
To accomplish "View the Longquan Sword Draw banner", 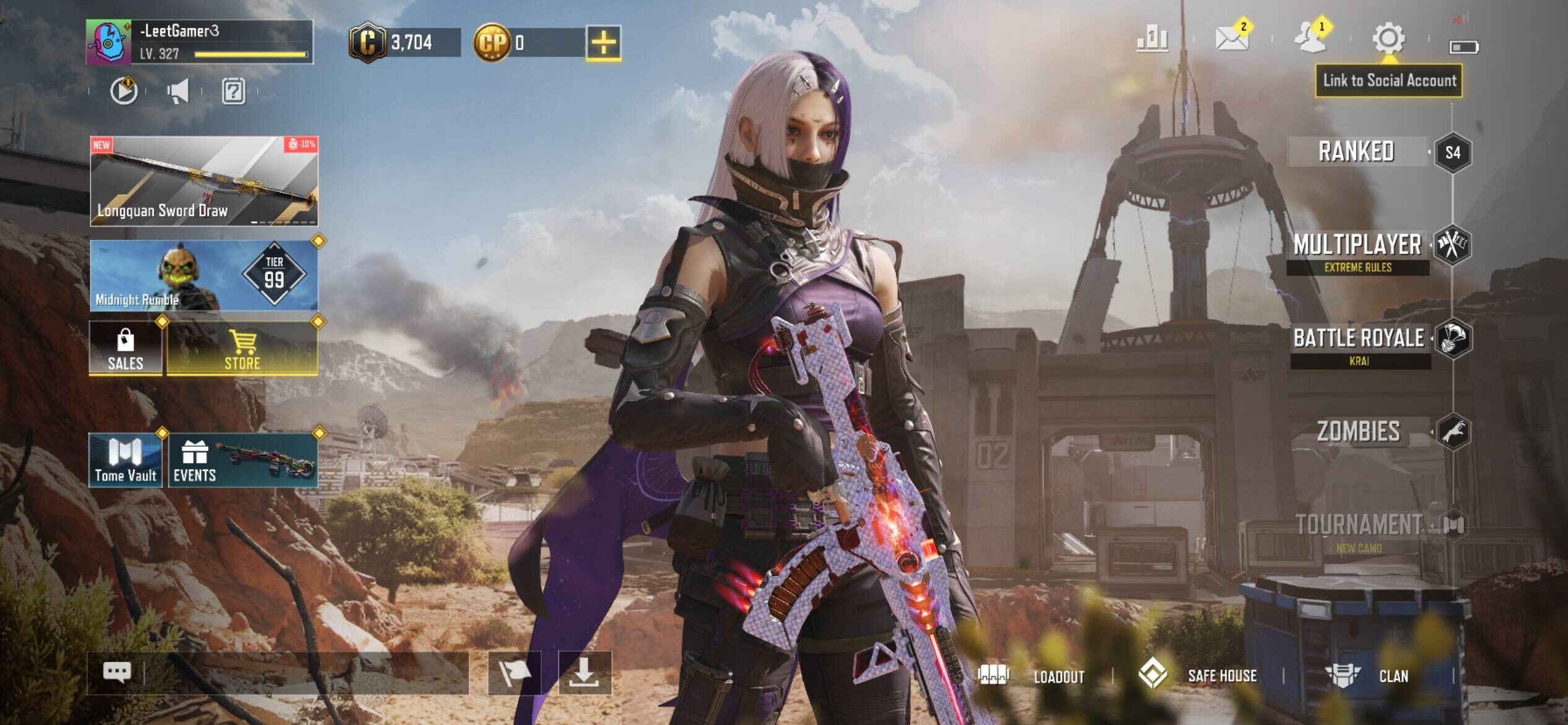I will (204, 181).
